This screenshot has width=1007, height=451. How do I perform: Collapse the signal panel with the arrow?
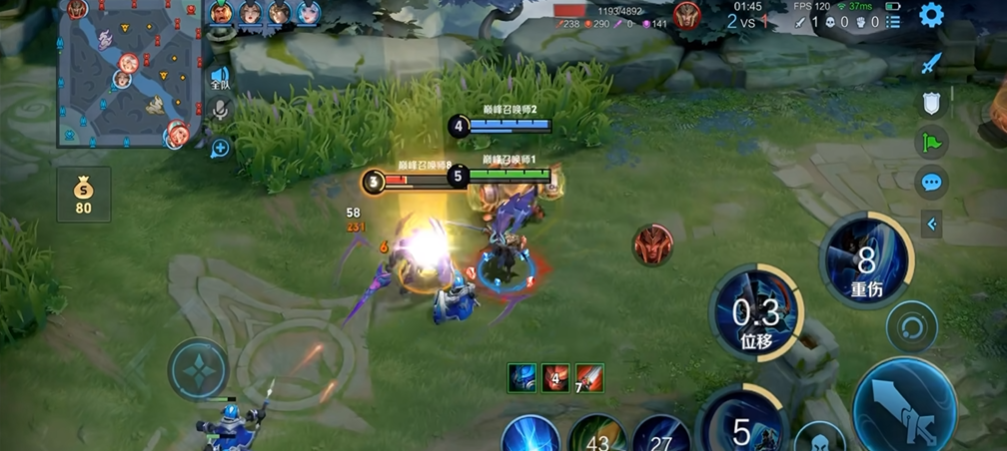[x=932, y=224]
